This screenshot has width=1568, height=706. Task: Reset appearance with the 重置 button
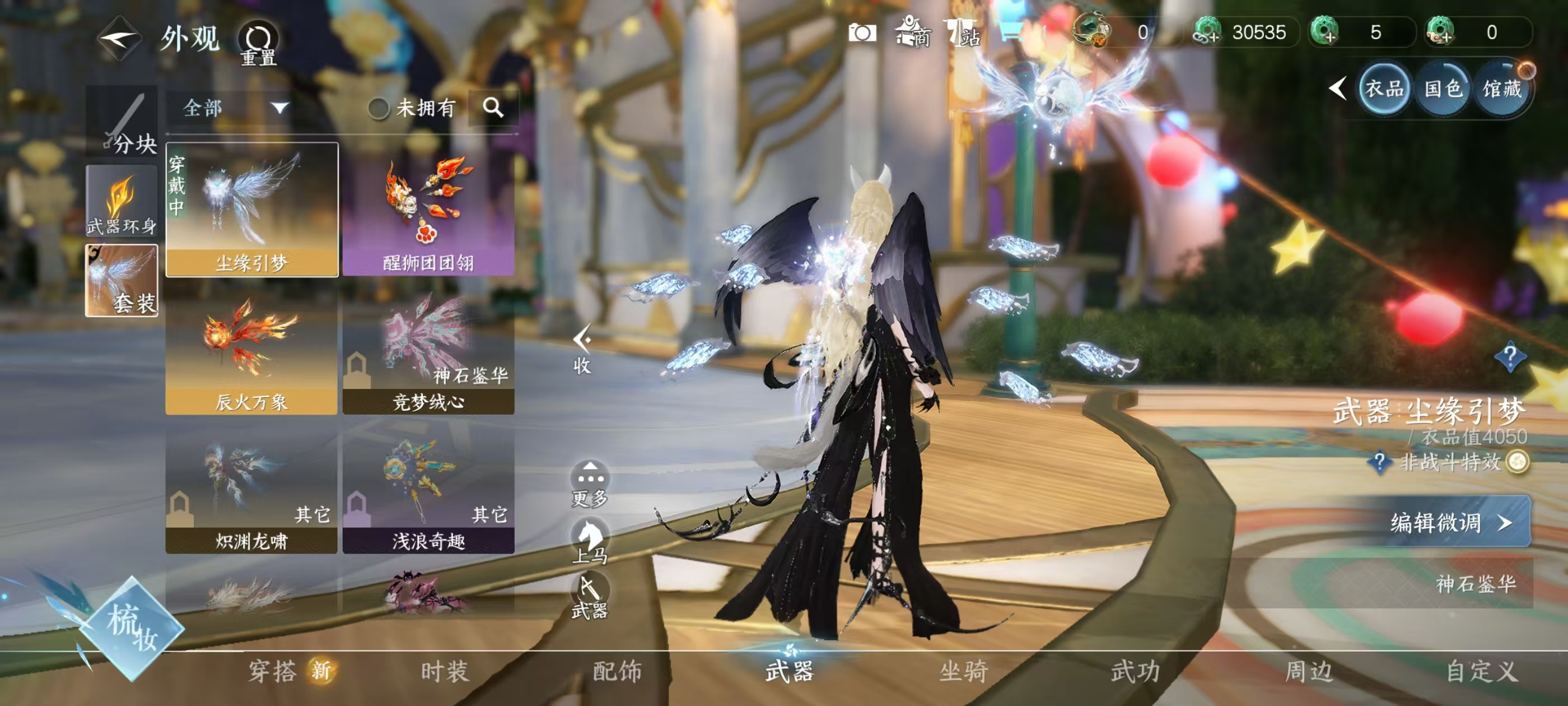258,43
